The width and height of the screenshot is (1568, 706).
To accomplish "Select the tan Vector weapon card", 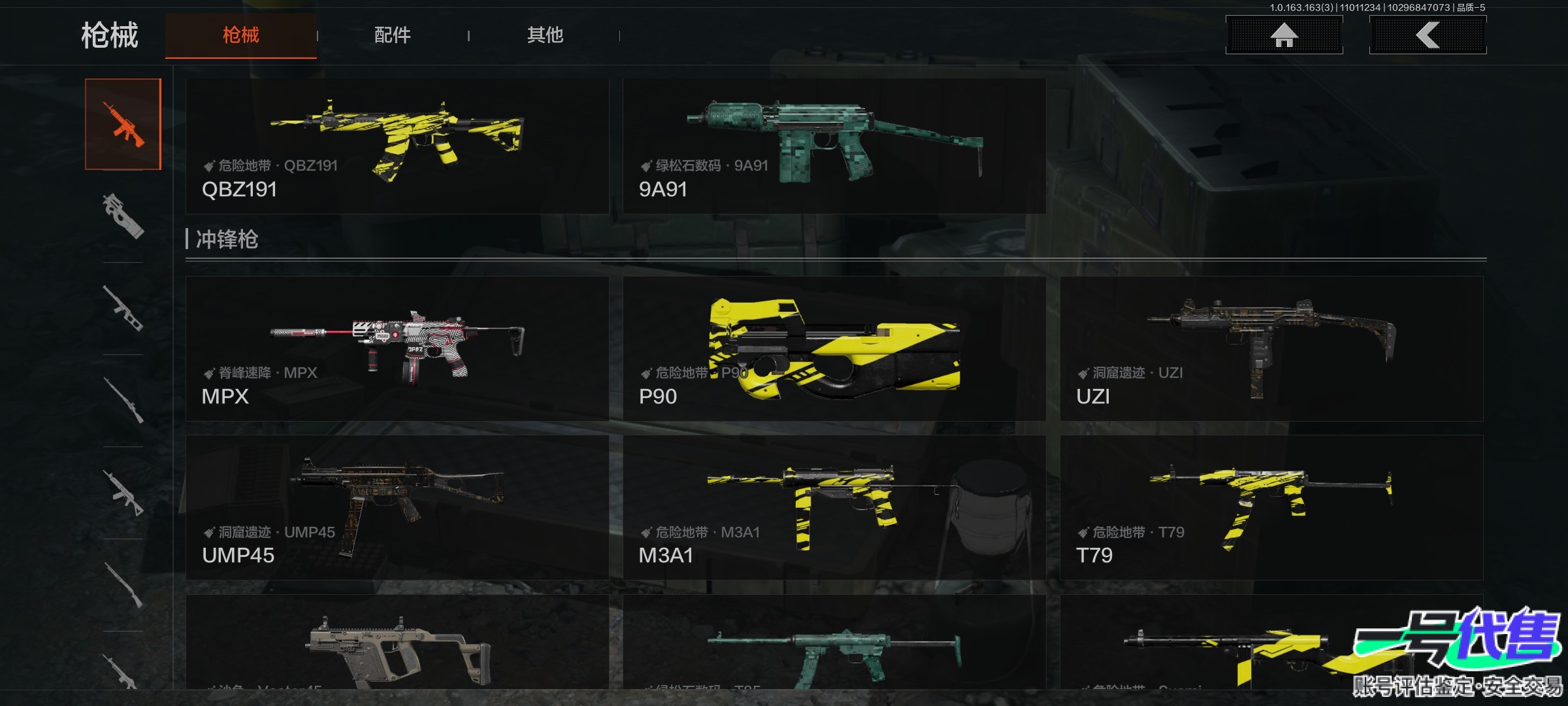I will pyautogui.click(x=397, y=644).
